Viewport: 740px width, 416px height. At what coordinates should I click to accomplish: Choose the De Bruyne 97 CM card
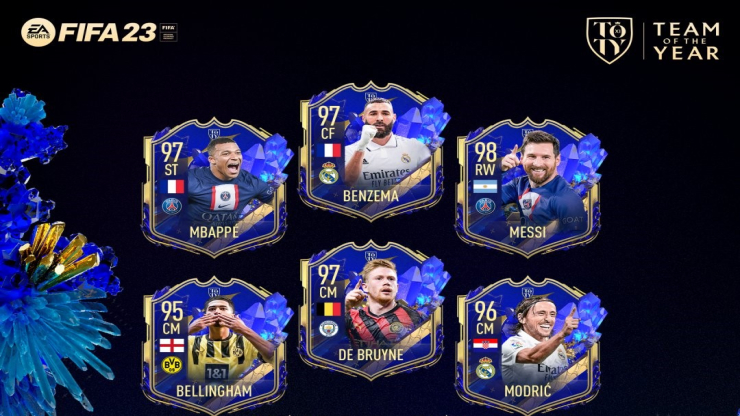coord(370,307)
